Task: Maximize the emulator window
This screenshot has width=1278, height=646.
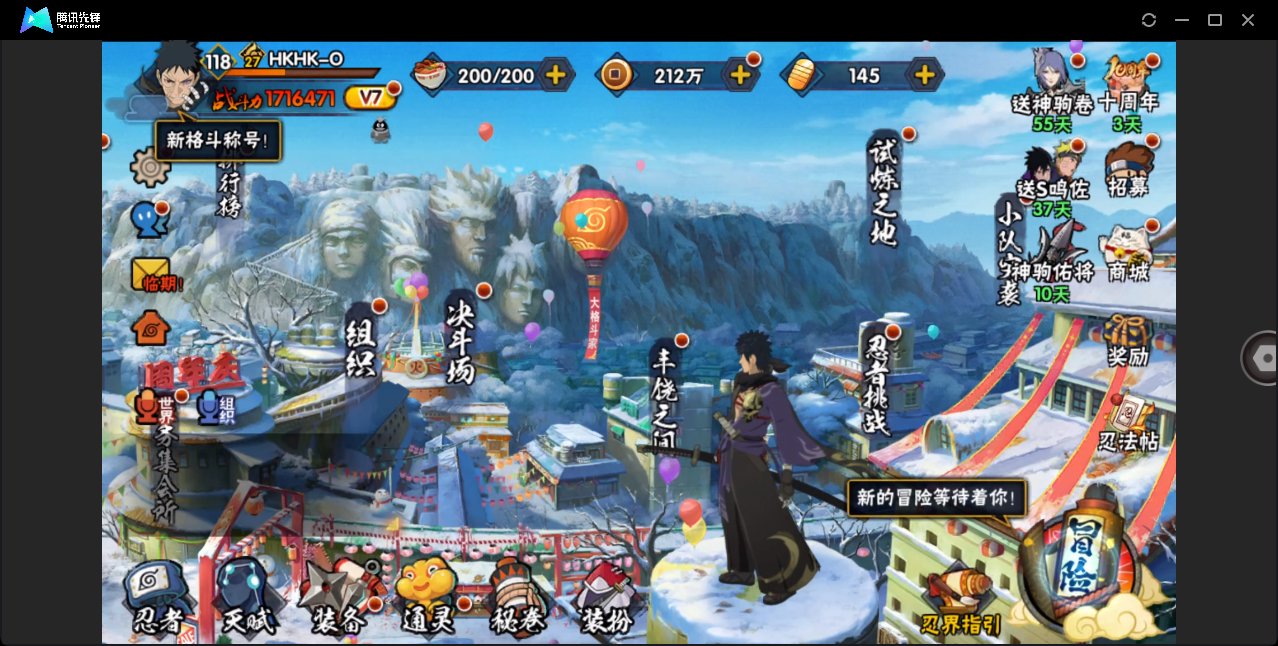Action: point(1215,20)
